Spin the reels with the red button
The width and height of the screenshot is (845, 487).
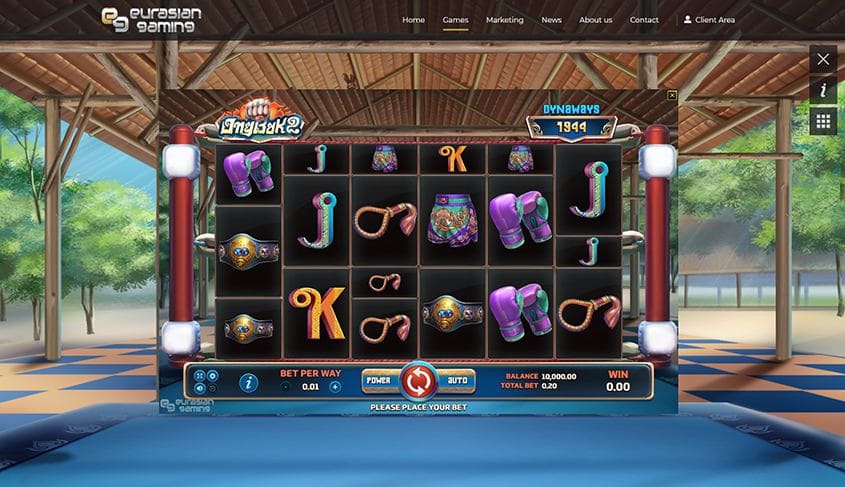coord(418,381)
